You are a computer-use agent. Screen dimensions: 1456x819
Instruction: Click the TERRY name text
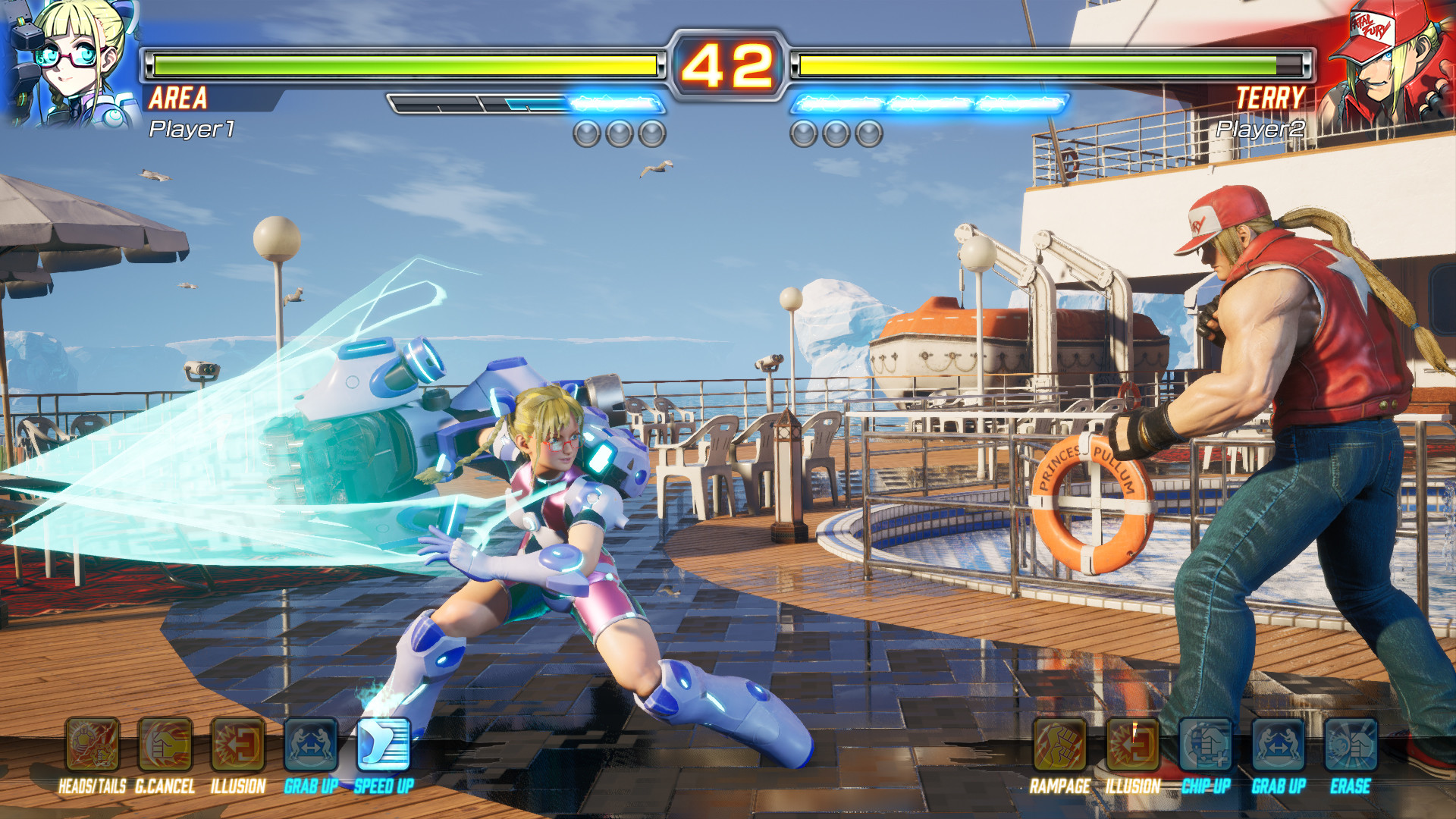1270,99
